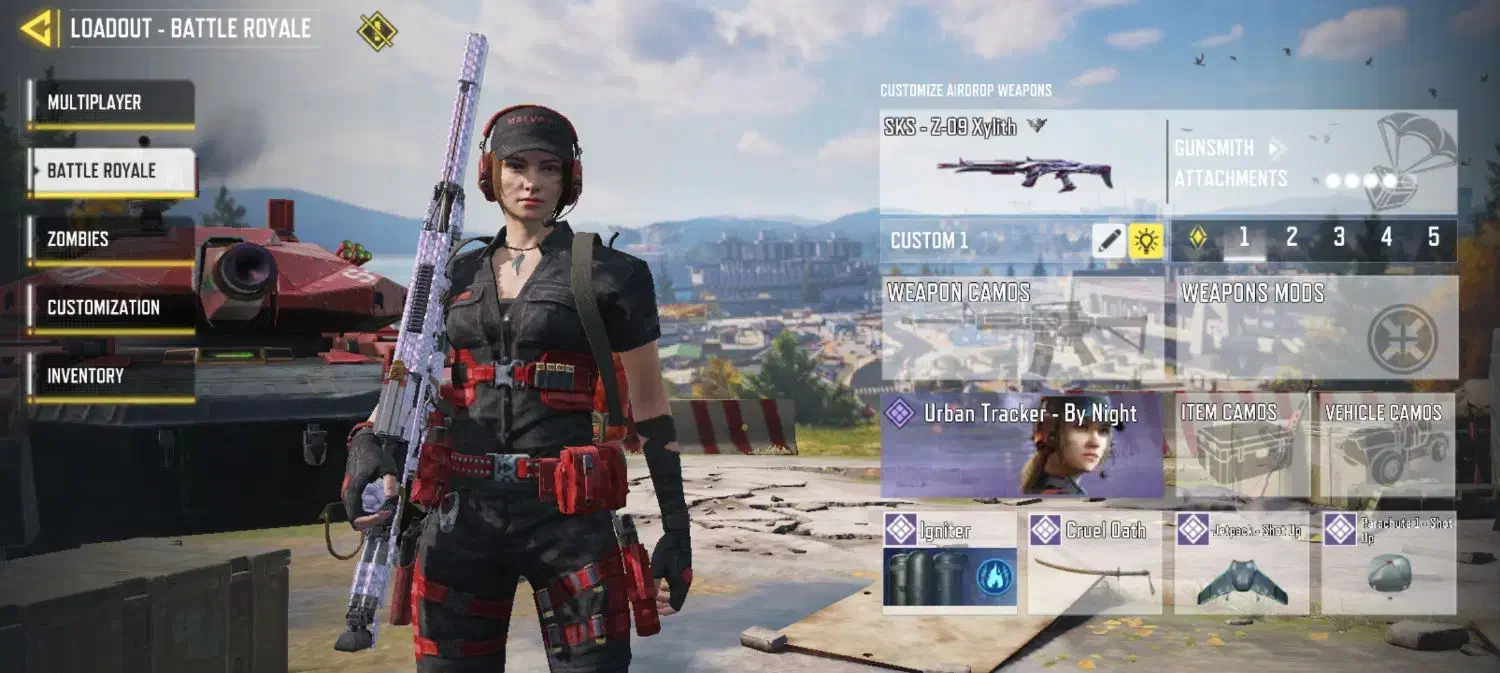Select the Battle Royale tab
Screen dimensions: 1500x673
click(x=110, y=171)
